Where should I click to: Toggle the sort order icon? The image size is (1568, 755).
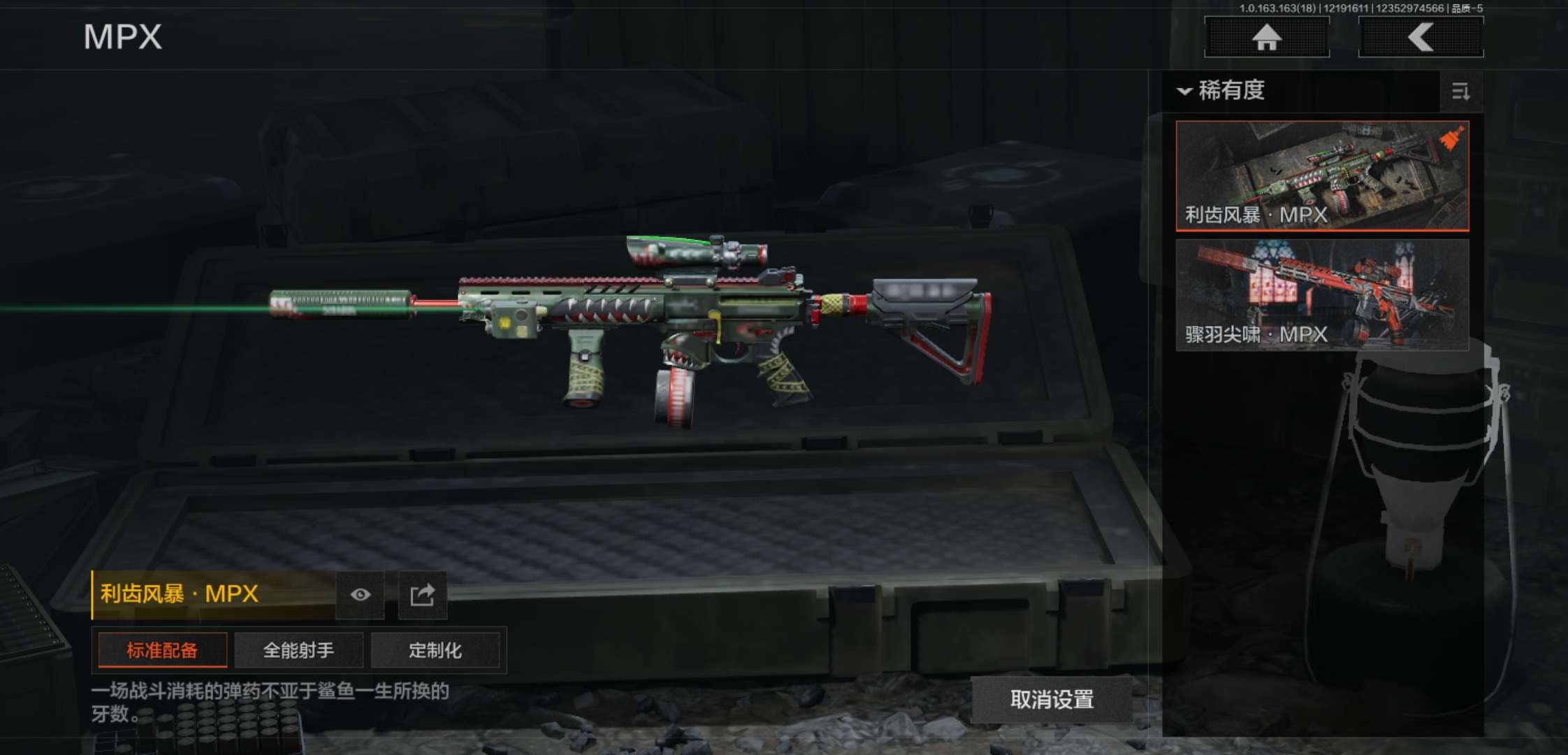pyautogui.click(x=1460, y=92)
